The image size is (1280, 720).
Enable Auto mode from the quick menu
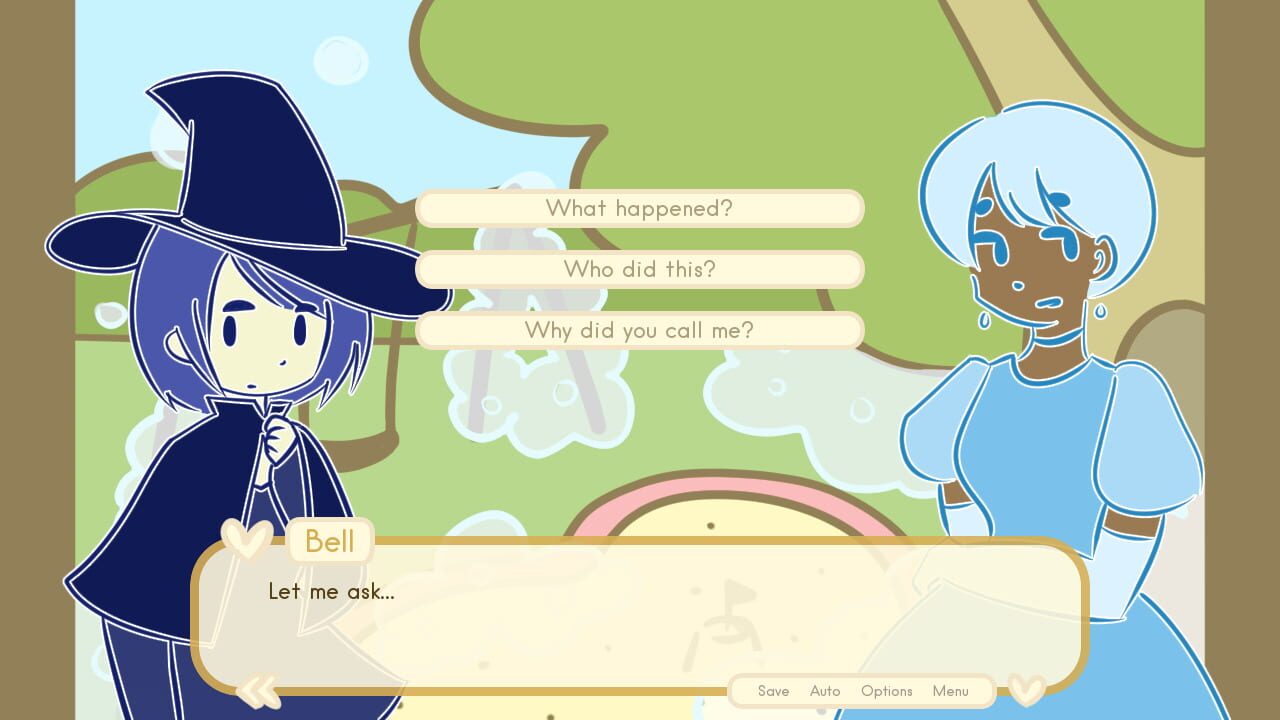pos(825,691)
